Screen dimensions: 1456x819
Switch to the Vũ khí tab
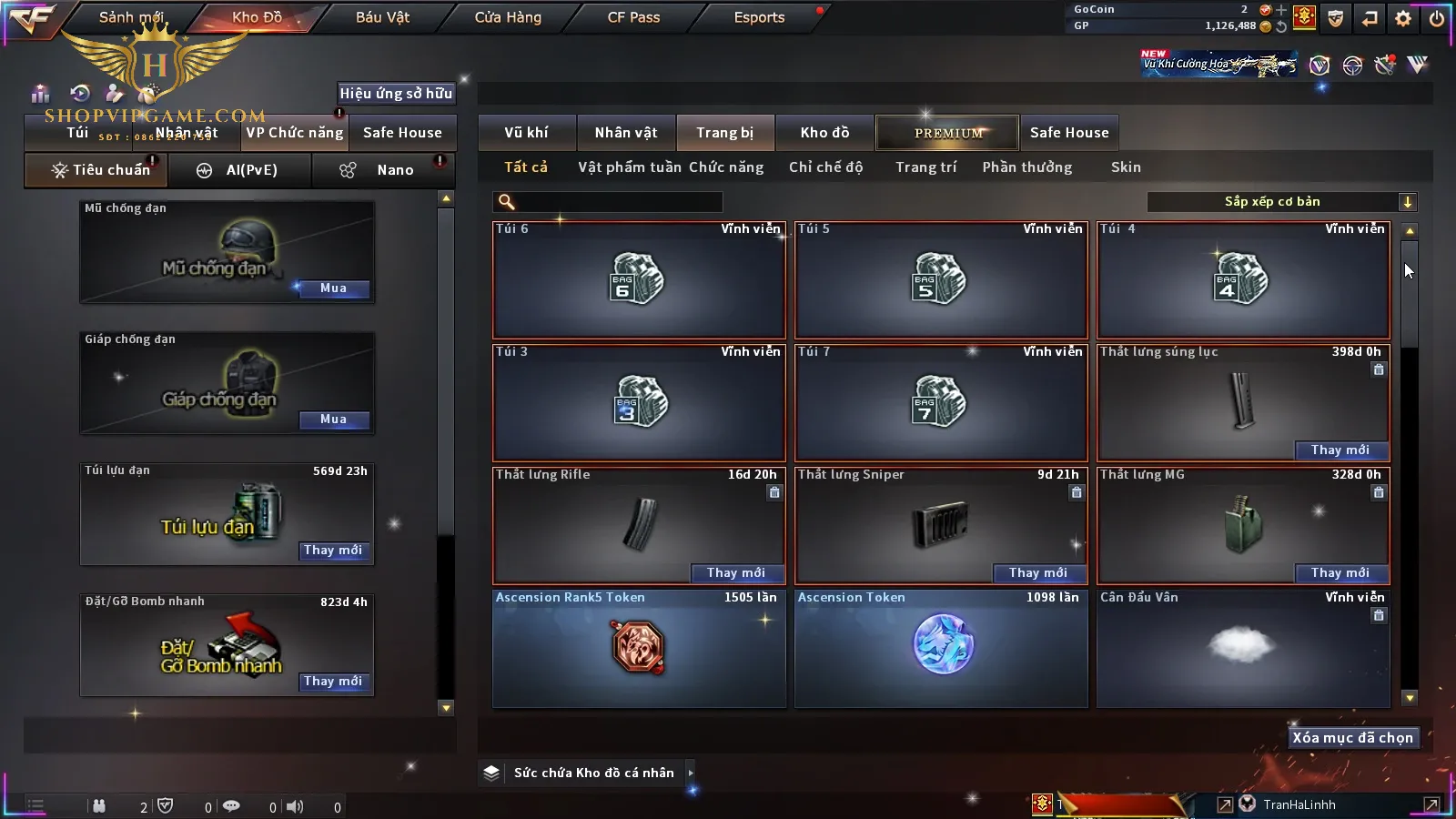[526, 133]
